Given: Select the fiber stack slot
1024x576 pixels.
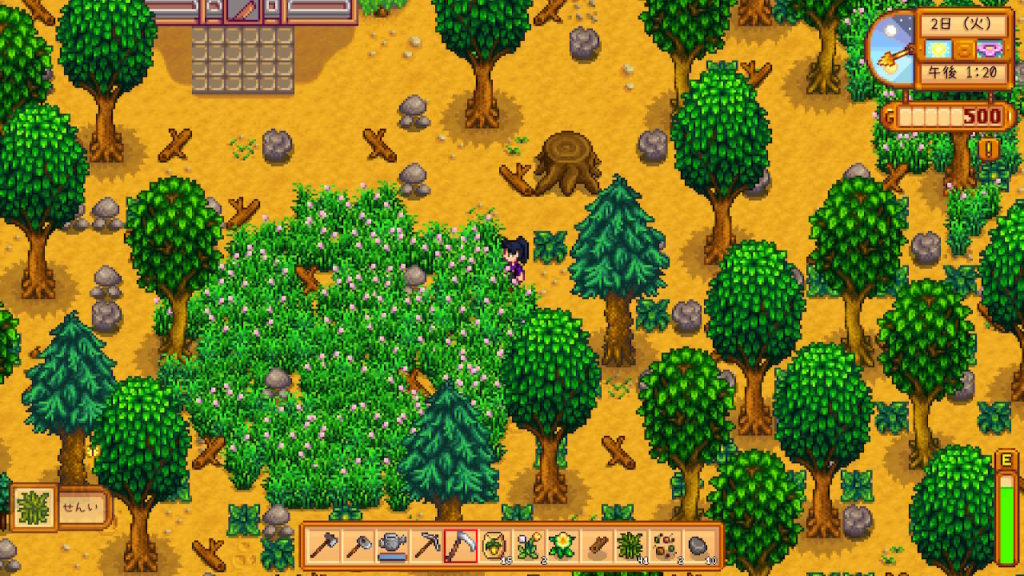Looking at the screenshot, I should pos(630,547).
